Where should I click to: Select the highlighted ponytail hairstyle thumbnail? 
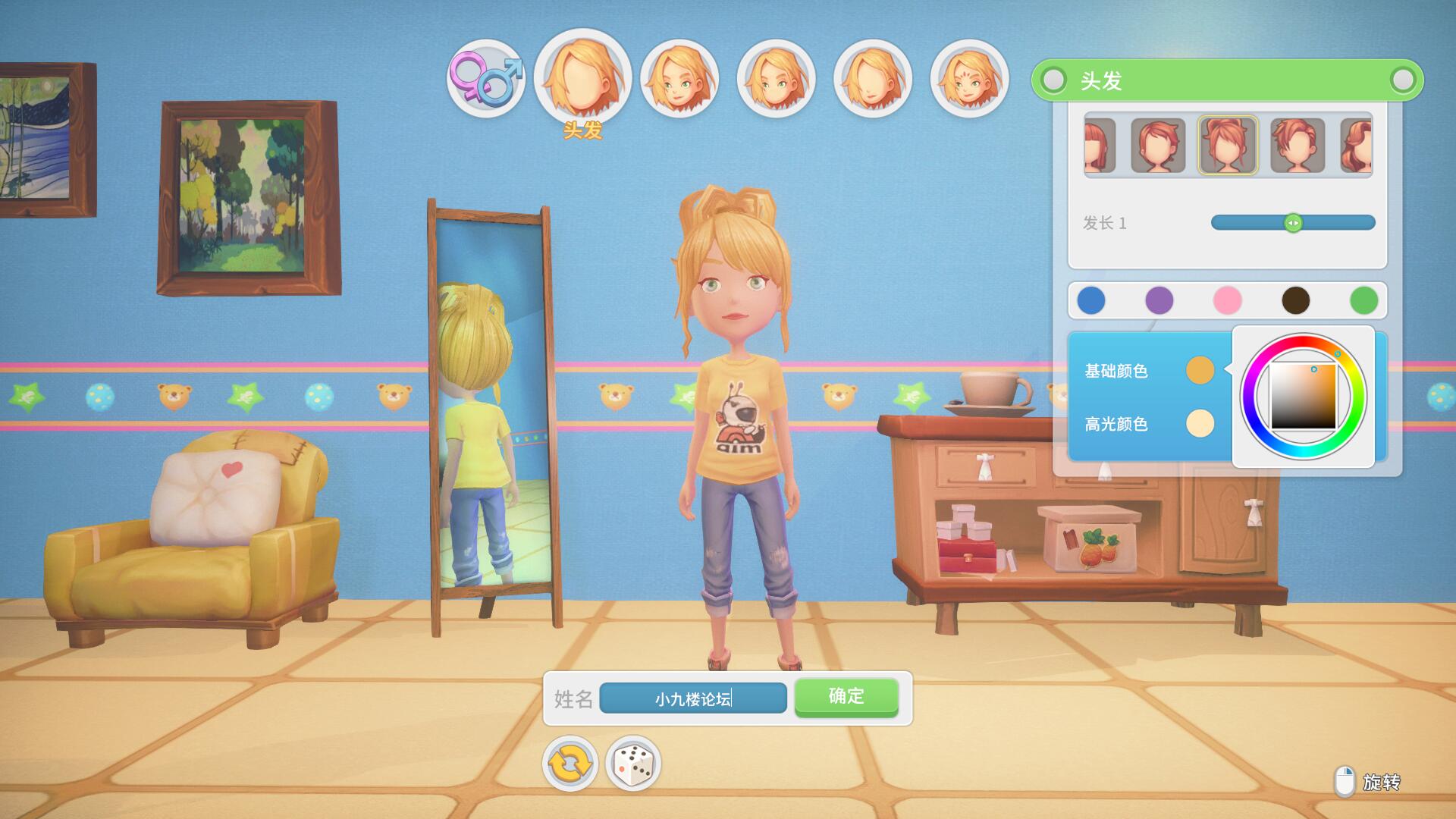pos(1228,145)
